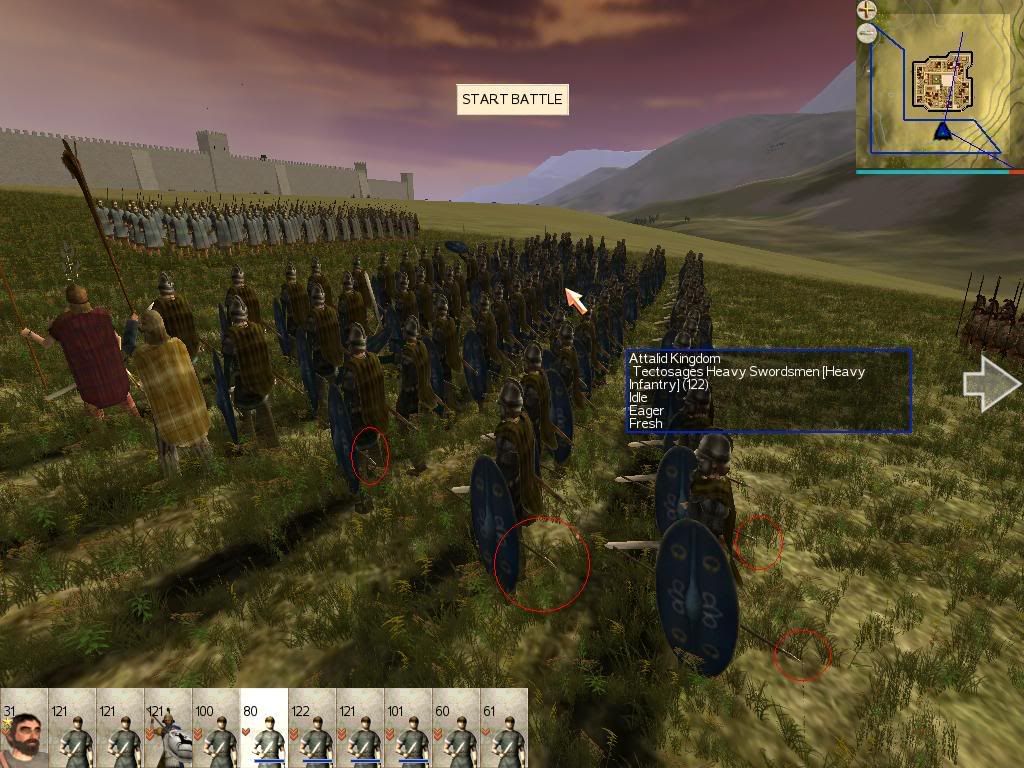This screenshot has height=768, width=1024.
Task: Select the highlighted unit card with 80 soldiers
Action: [x=264, y=728]
